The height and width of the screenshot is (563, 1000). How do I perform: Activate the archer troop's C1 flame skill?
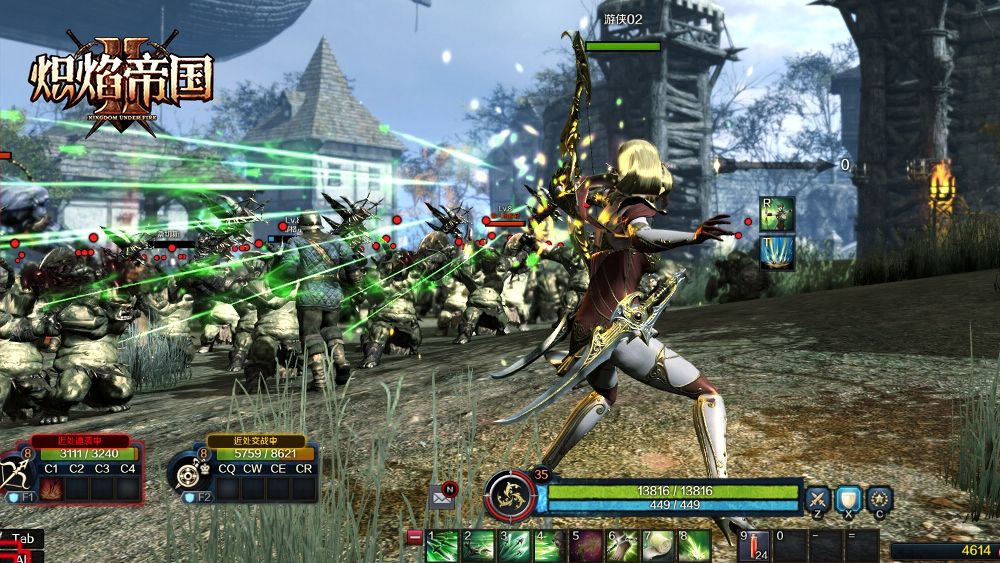click(51, 489)
